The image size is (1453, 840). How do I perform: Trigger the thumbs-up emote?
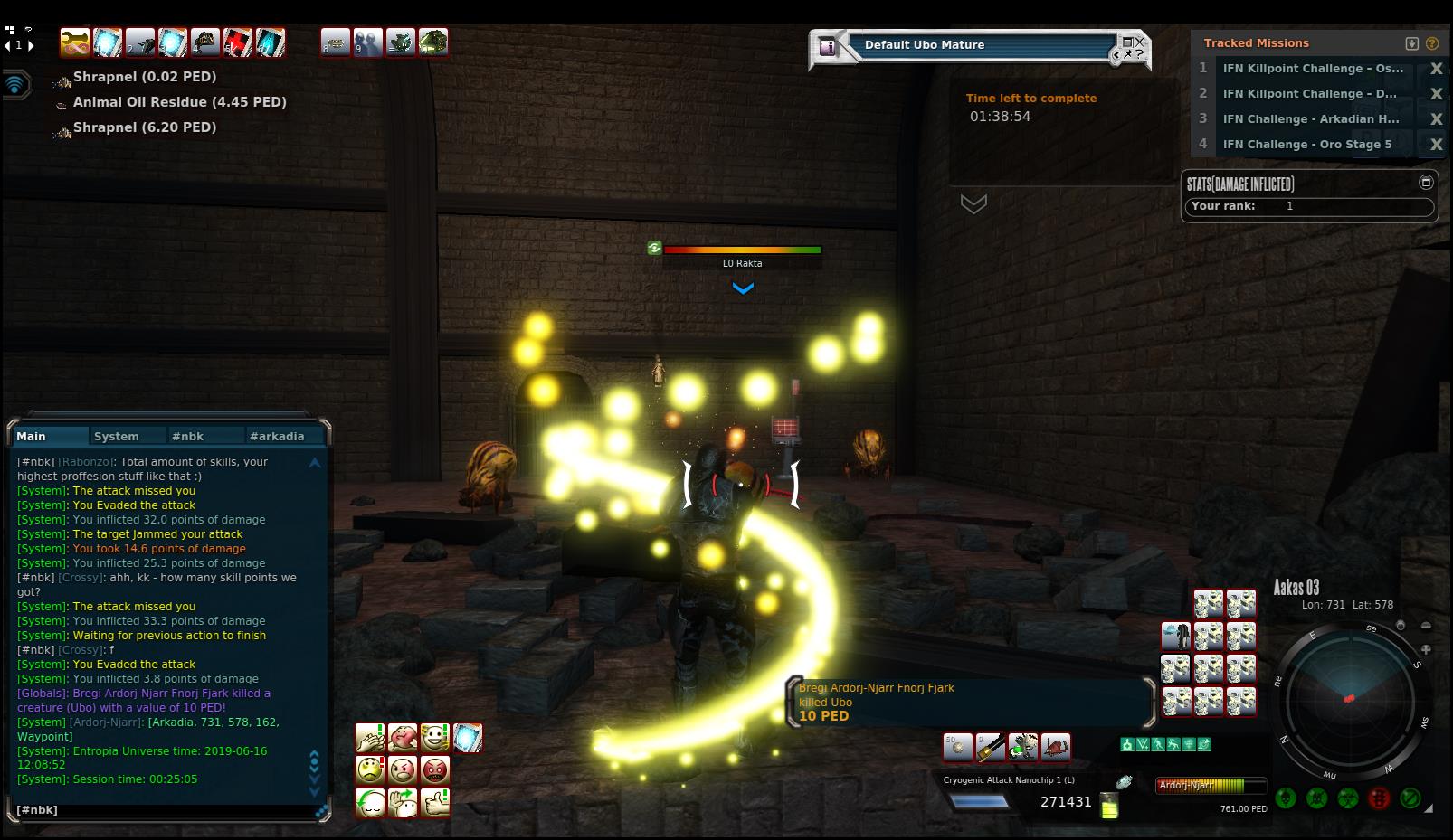435,803
